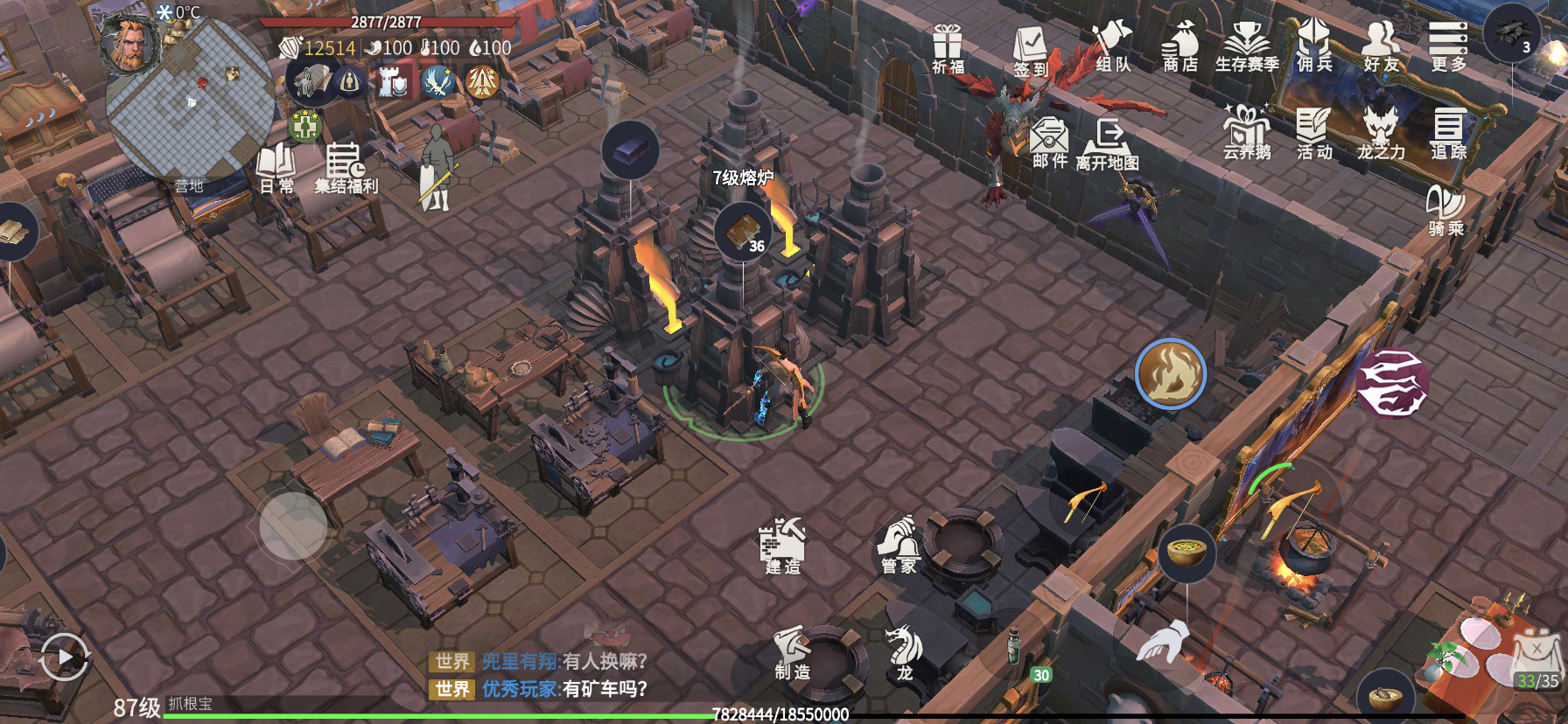Open the 商店 shop
The image size is (1568, 724).
point(1180,47)
